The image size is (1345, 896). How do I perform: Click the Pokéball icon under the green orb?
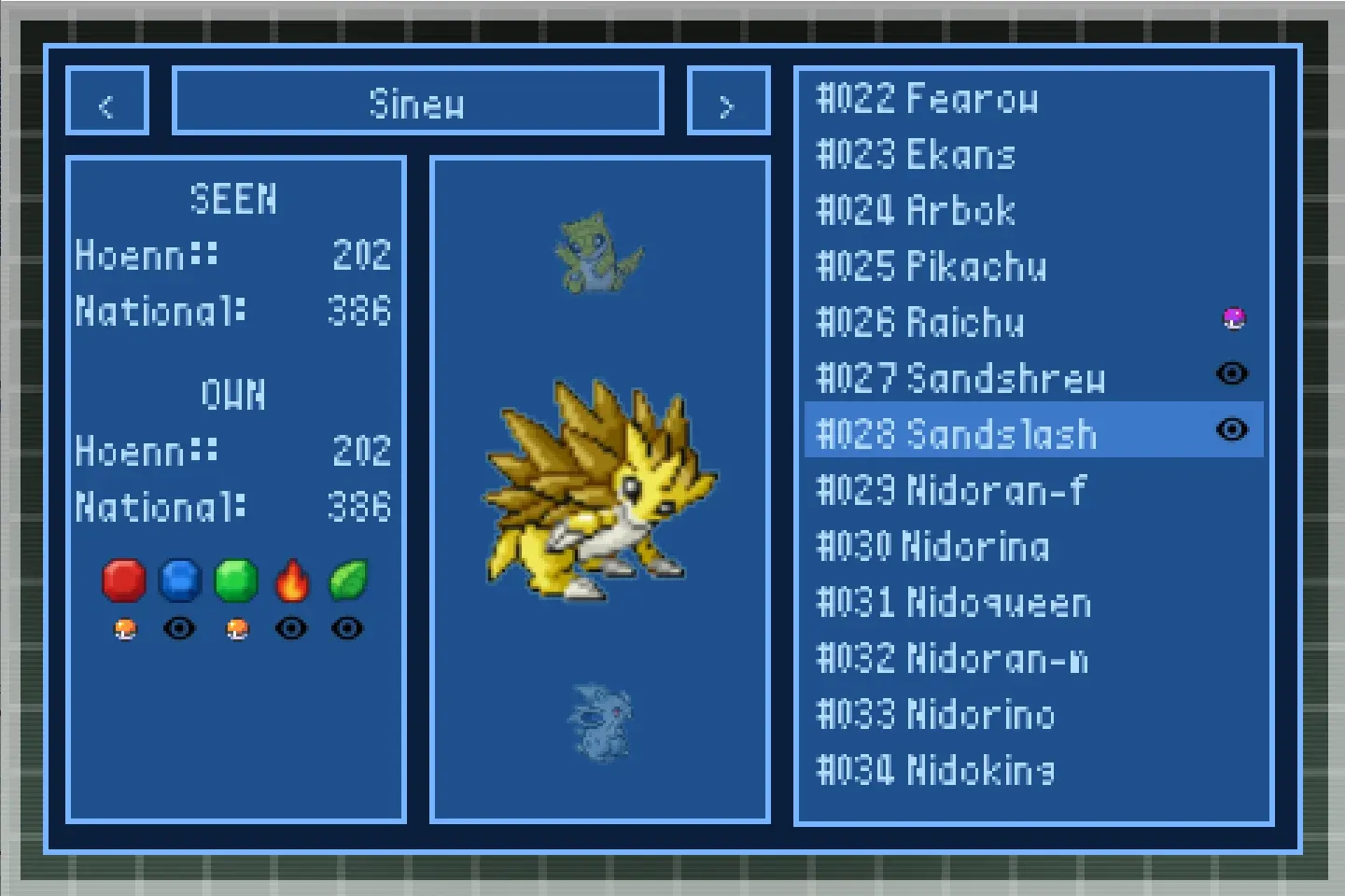(x=235, y=628)
